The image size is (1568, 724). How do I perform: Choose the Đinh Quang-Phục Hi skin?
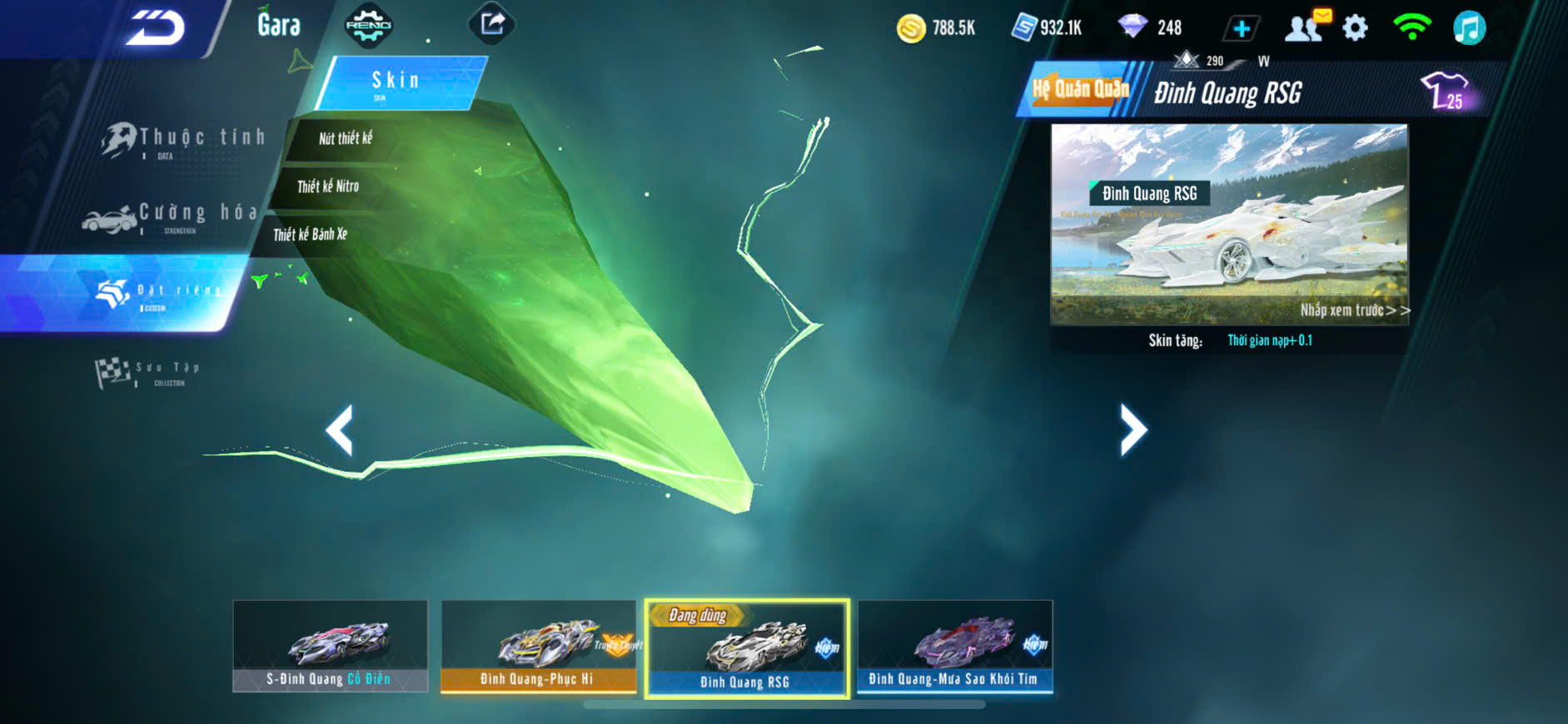[x=538, y=646]
